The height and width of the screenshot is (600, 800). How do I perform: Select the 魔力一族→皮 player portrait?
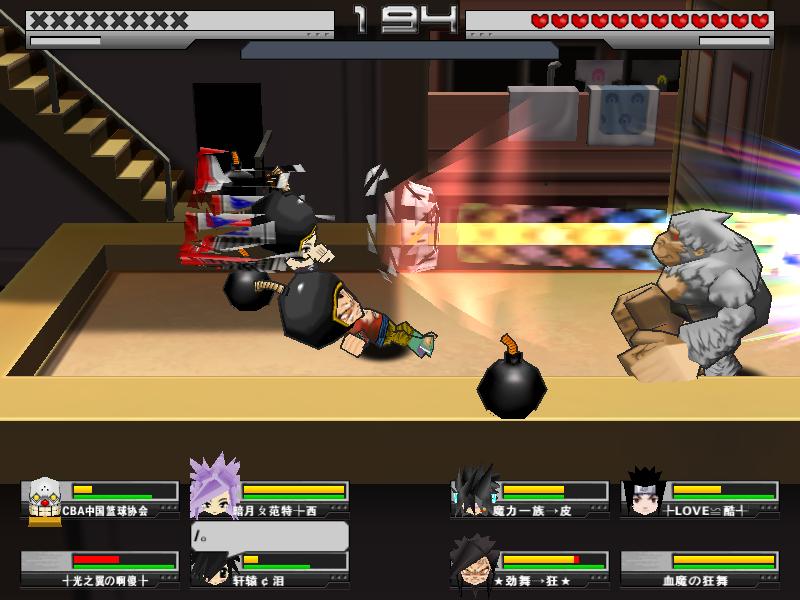473,490
